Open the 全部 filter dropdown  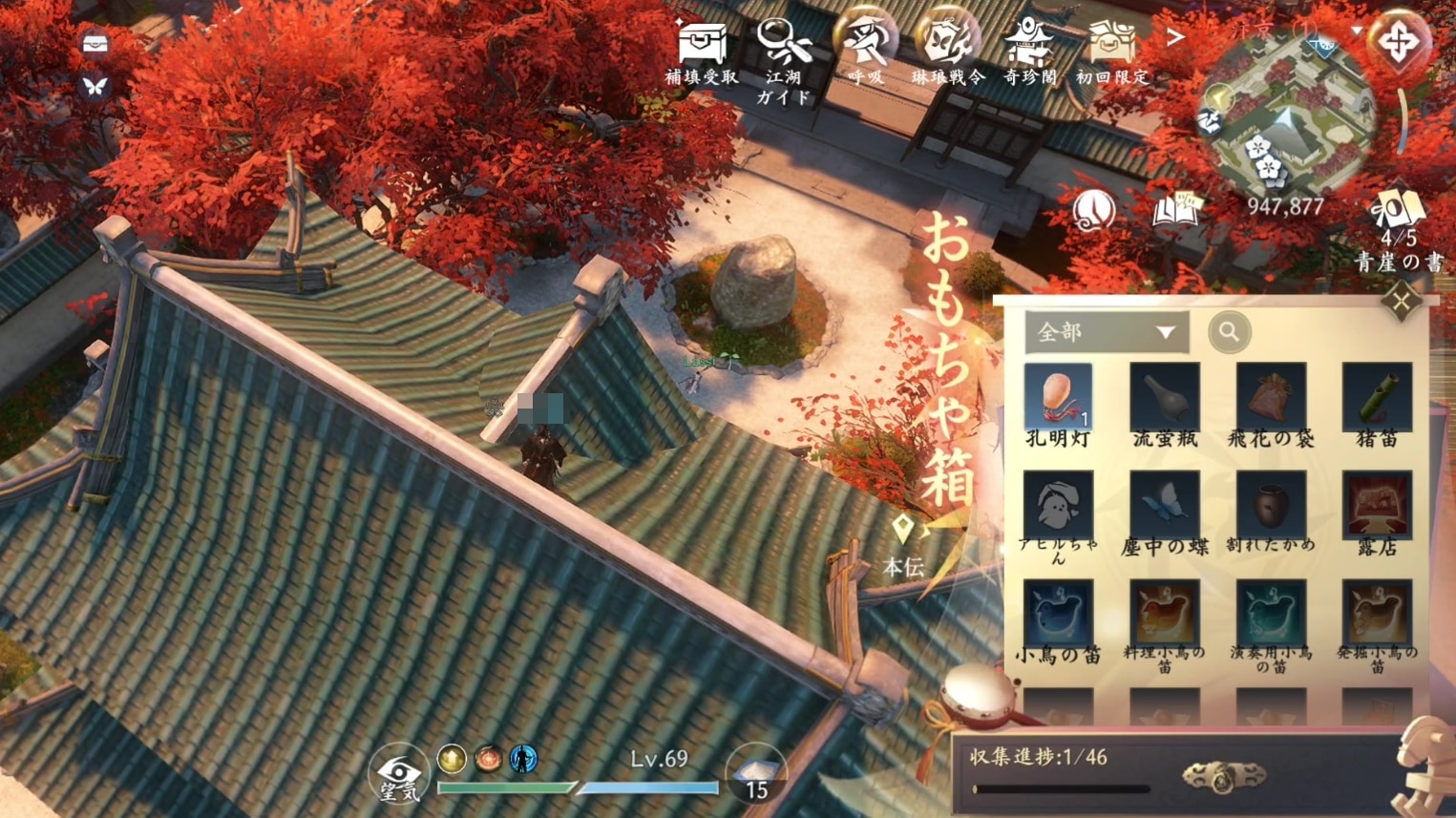point(1106,332)
